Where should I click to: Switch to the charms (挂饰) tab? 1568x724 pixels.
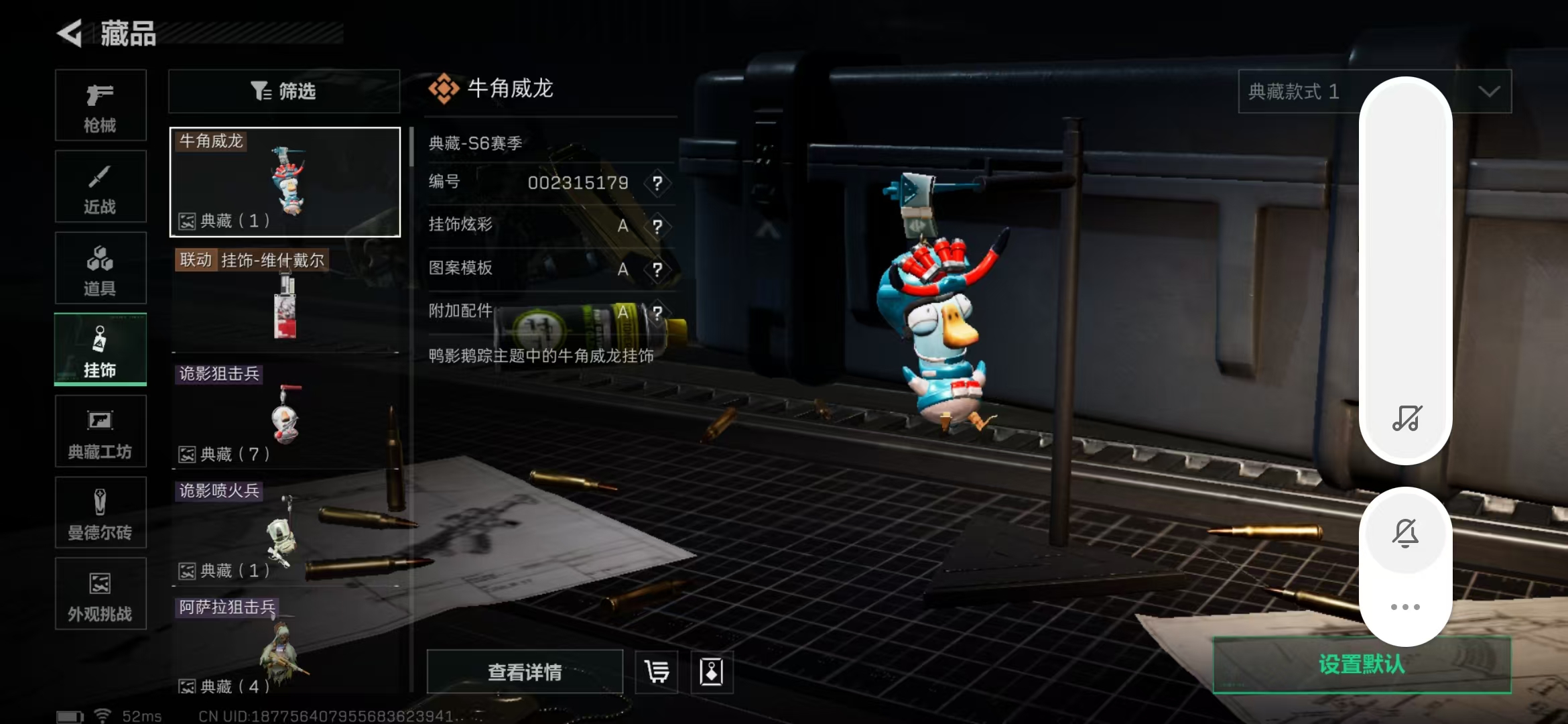click(x=101, y=349)
